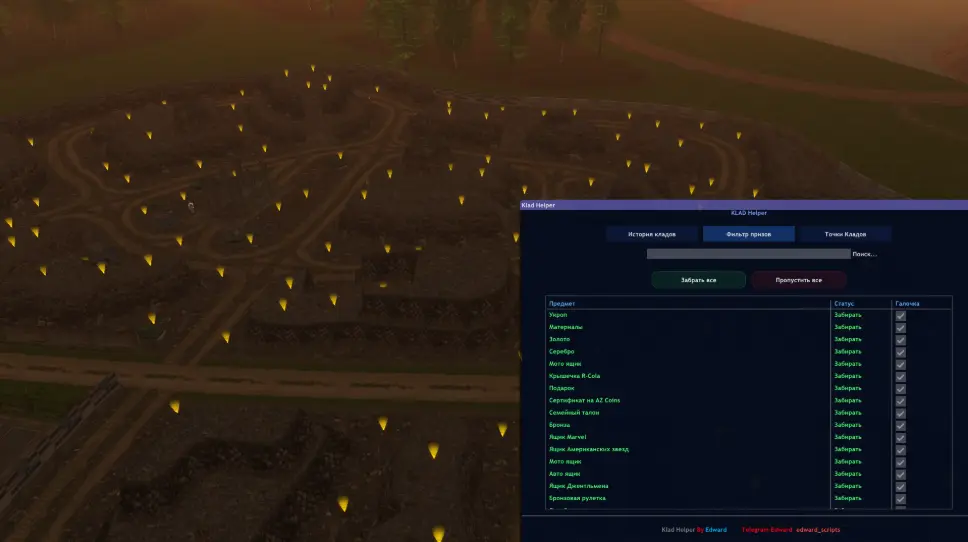Toggle the Подарок checkbox
The height and width of the screenshot is (542, 968).
coord(901,388)
